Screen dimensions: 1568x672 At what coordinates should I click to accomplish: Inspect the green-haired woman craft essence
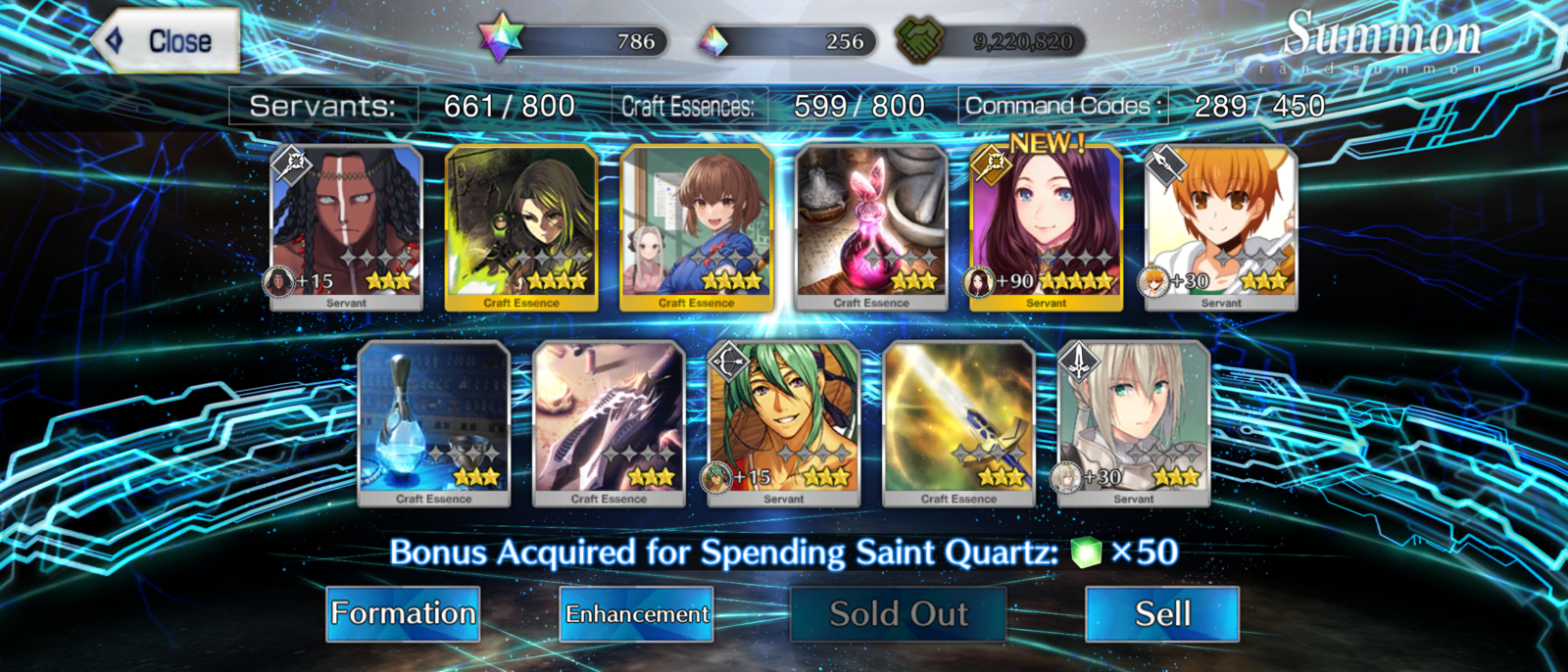tap(521, 228)
